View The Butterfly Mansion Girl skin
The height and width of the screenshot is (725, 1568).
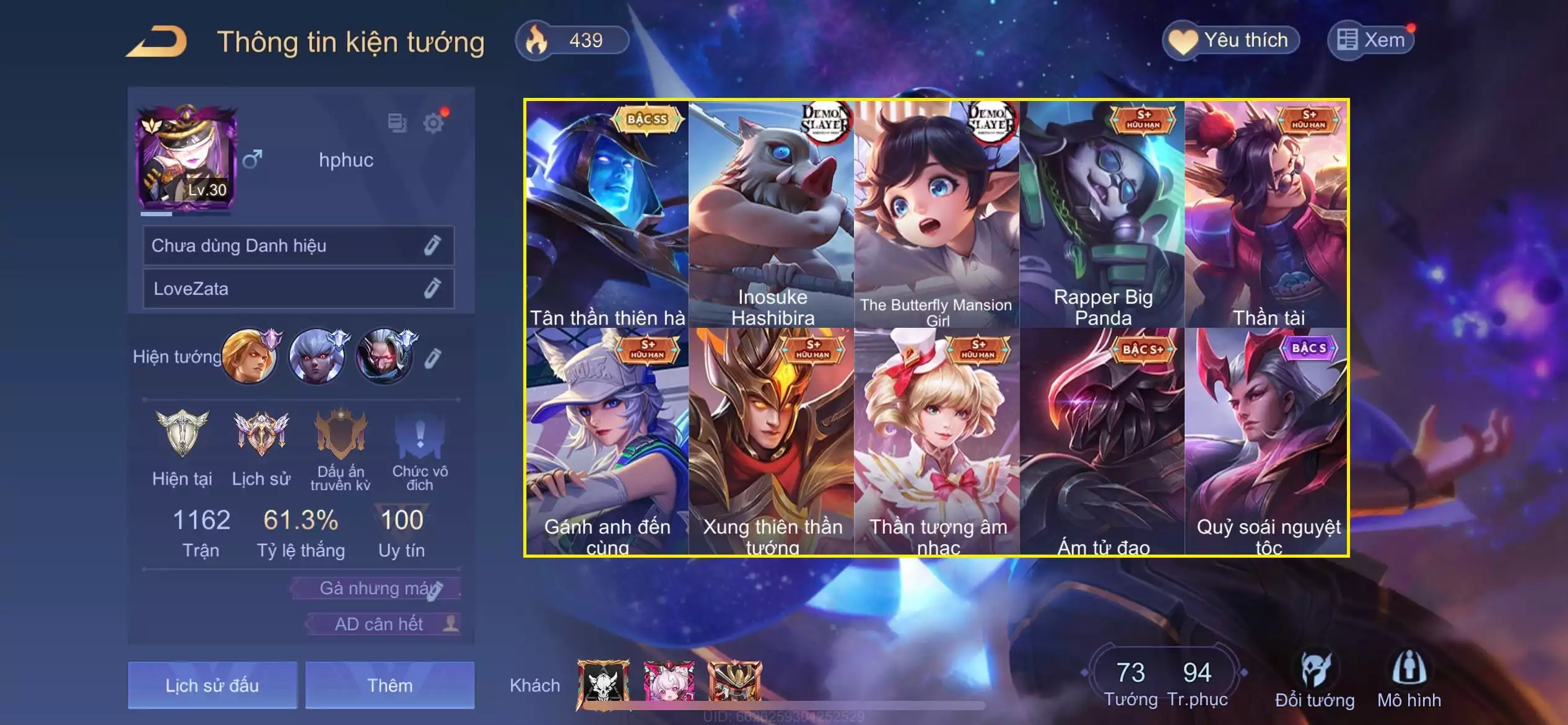(x=936, y=214)
